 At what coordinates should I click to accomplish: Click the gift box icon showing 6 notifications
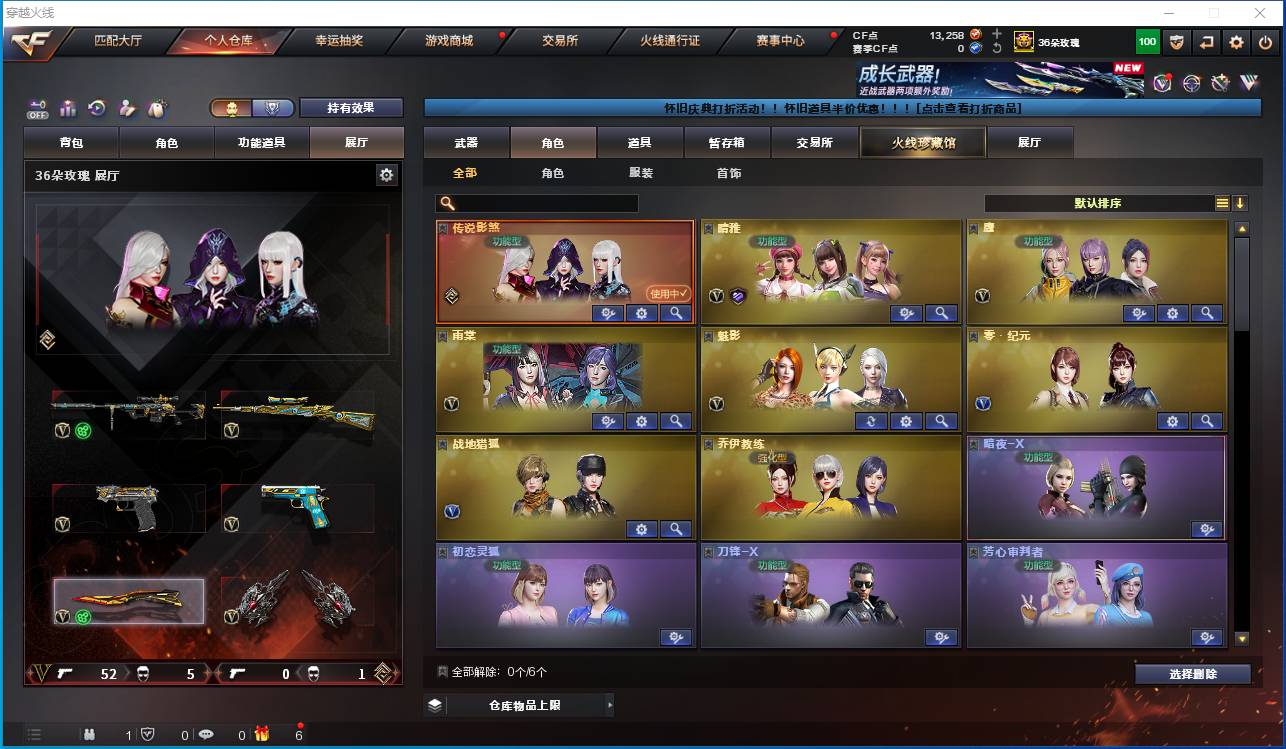point(261,733)
